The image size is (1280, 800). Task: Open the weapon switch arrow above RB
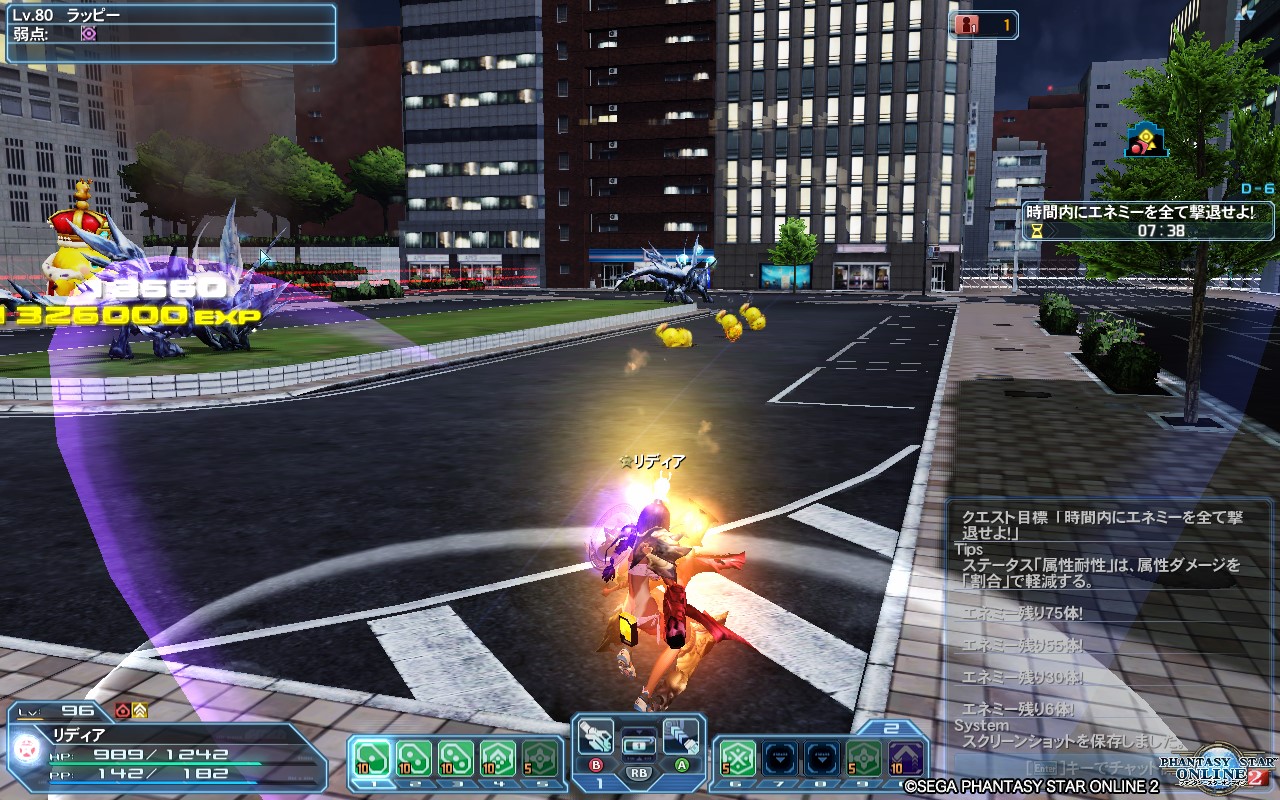[639, 730]
